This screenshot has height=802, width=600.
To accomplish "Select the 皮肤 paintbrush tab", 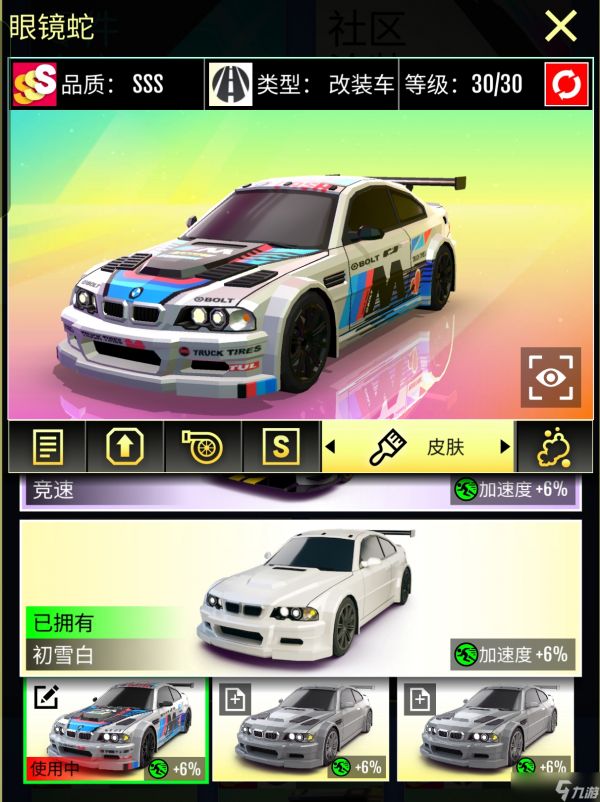I will pyautogui.click(x=418, y=447).
